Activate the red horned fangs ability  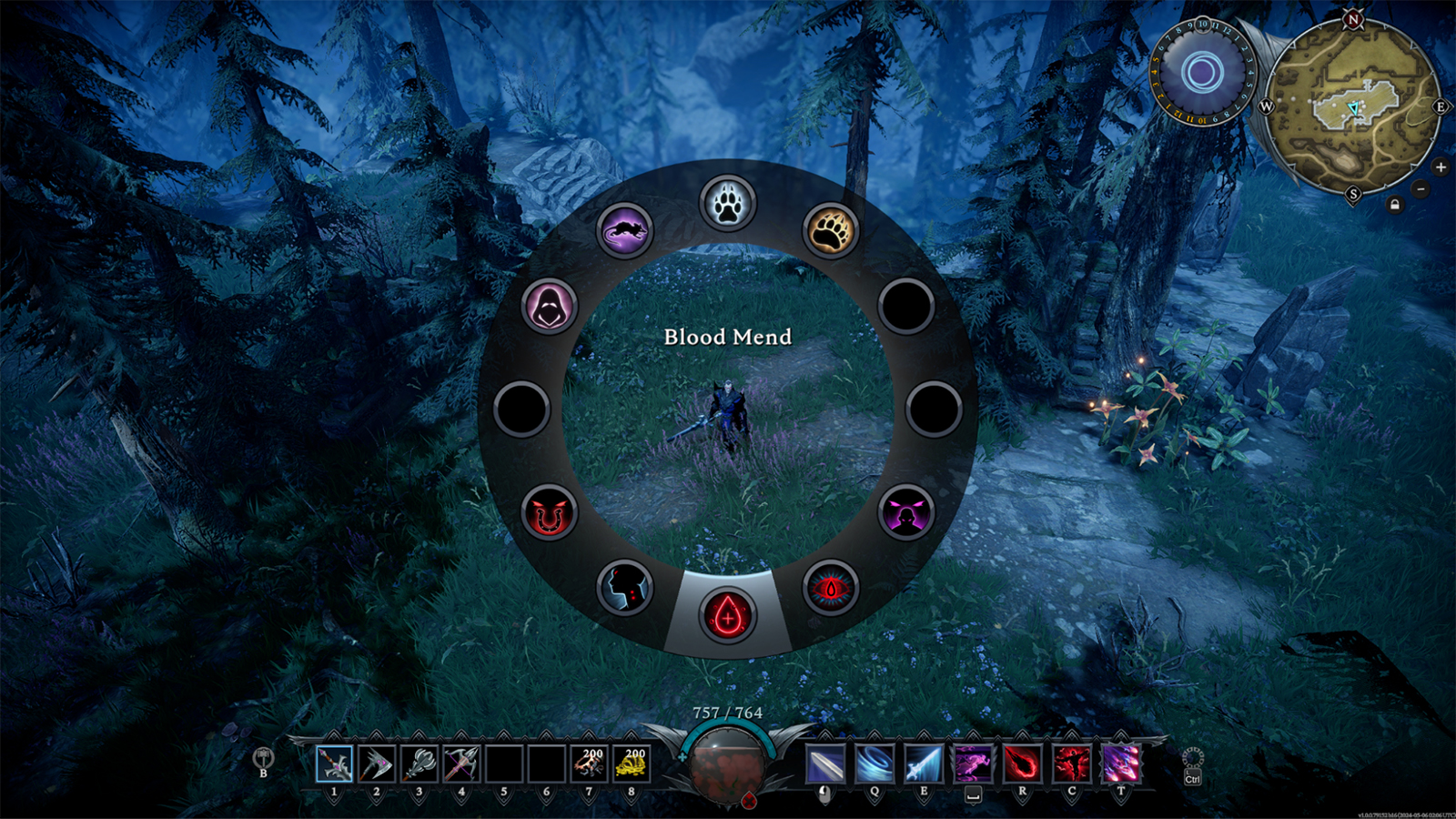(549, 512)
